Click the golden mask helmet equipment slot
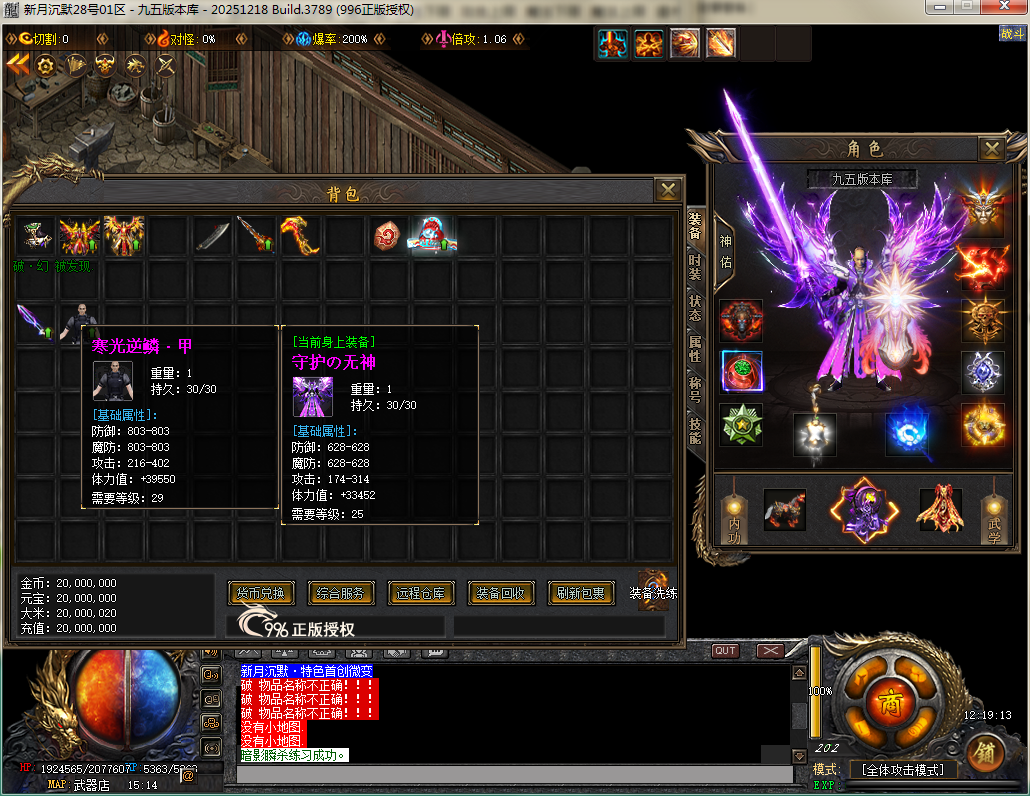 (x=982, y=207)
